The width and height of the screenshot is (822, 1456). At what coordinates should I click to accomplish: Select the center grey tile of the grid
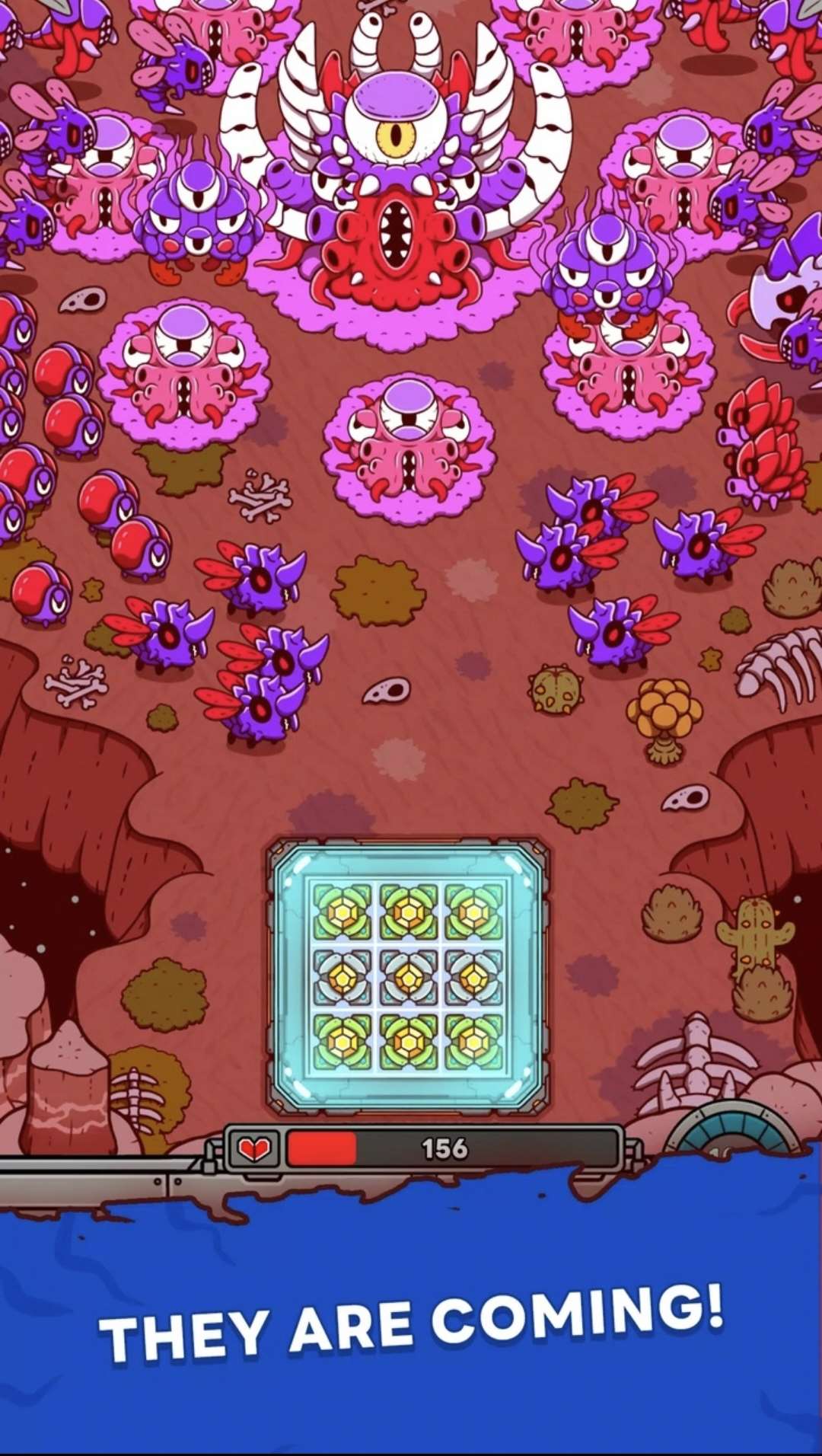(x=409, y=976)
